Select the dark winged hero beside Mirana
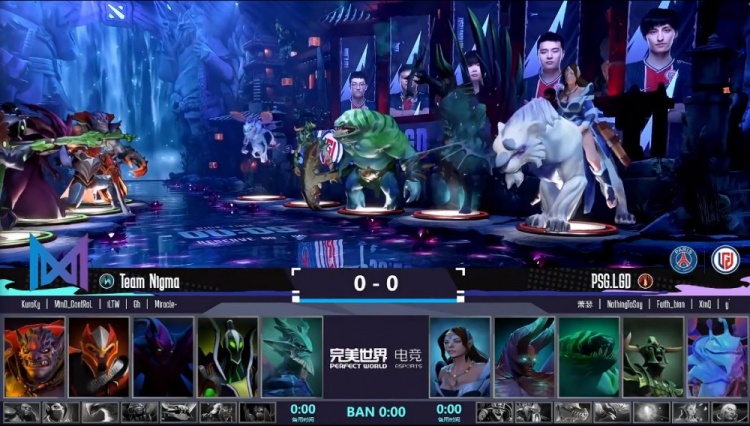Image resolution: width=750 pixels, height=426 pixels. tap(524, 357)
